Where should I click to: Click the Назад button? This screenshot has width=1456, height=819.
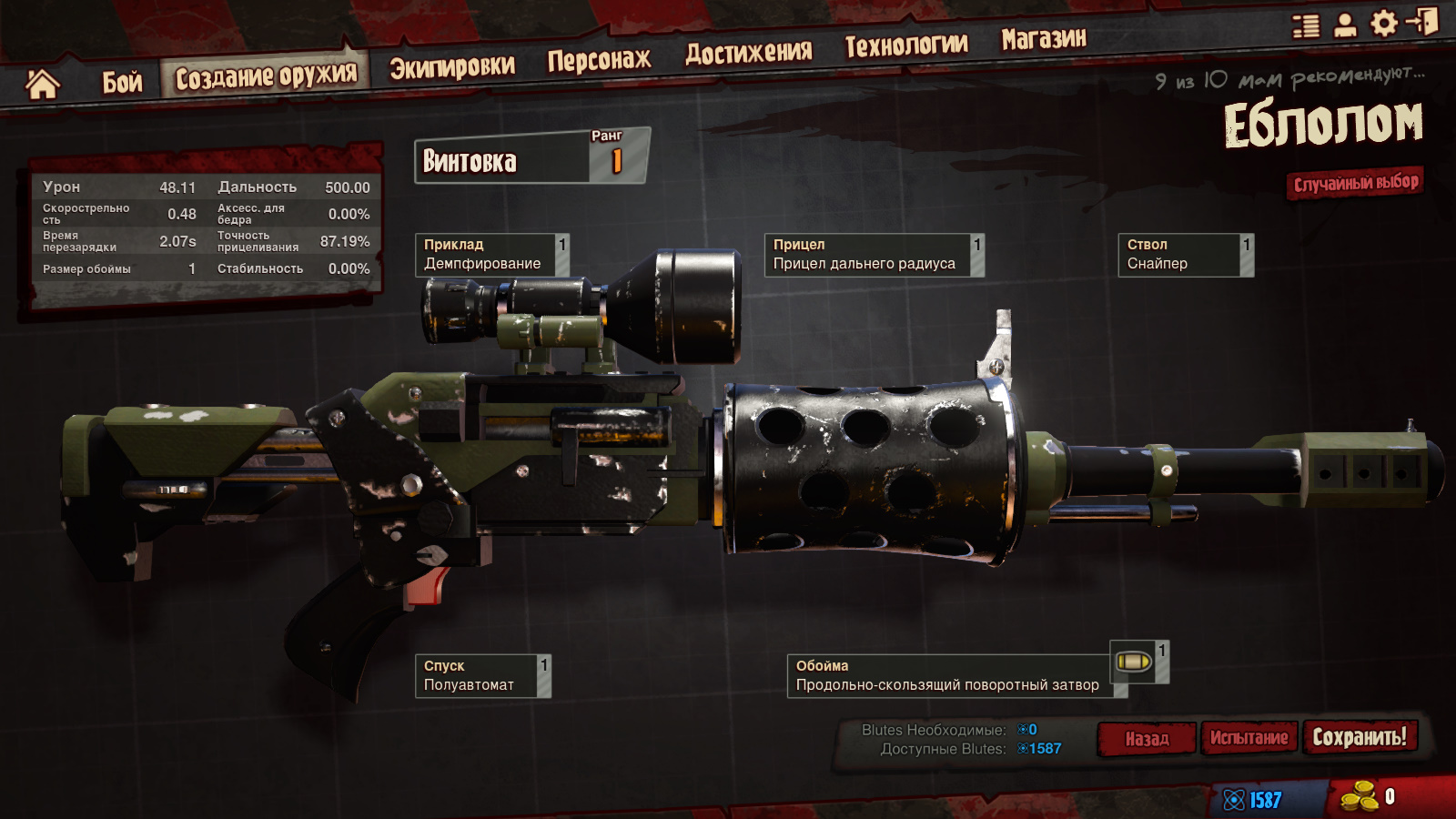(1147, 739)
